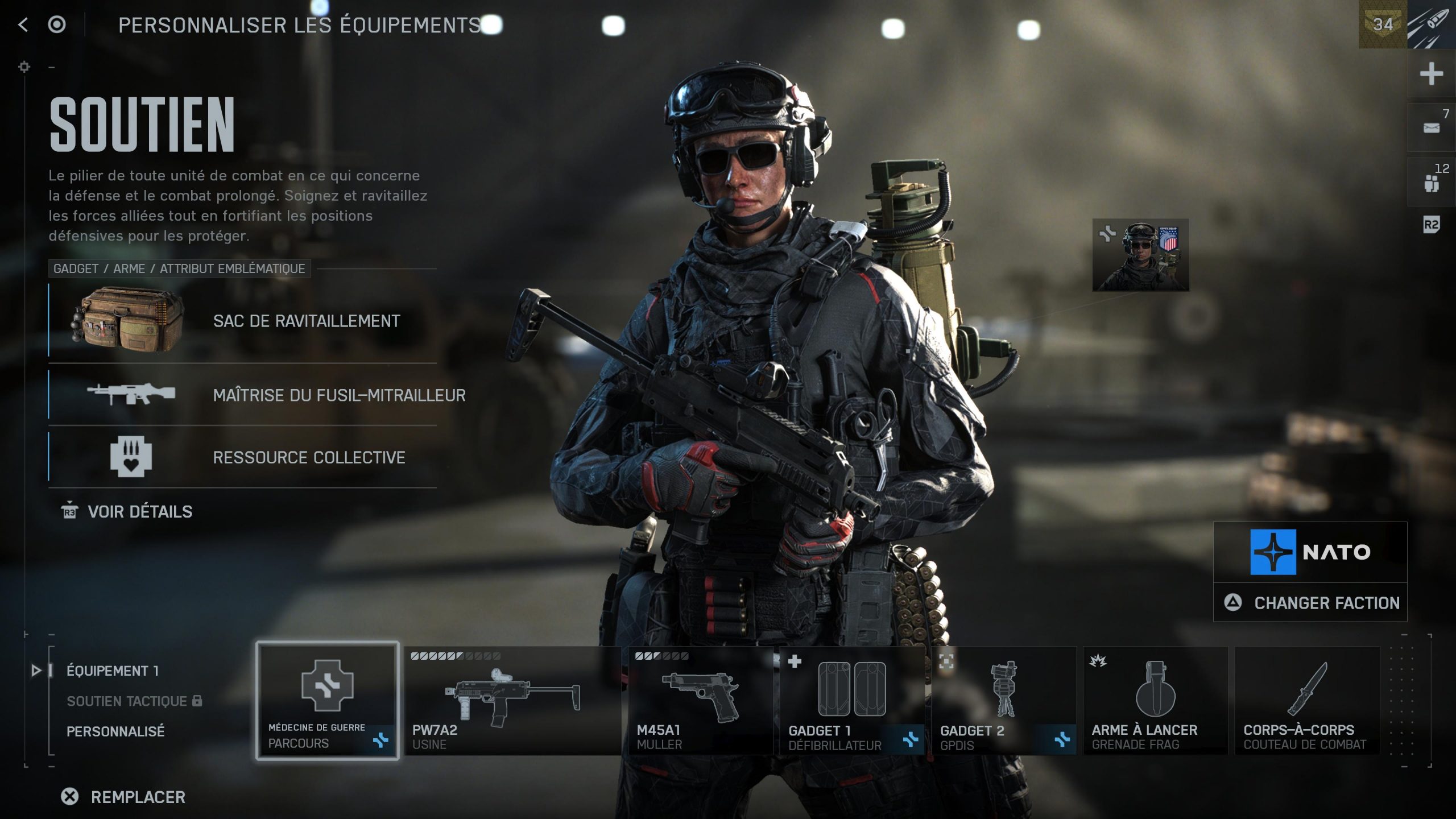Image resolution: width=1456 pixels, height=819 pixels.
Task: Open the mail inbox icon
Action: pos(1431,128)
